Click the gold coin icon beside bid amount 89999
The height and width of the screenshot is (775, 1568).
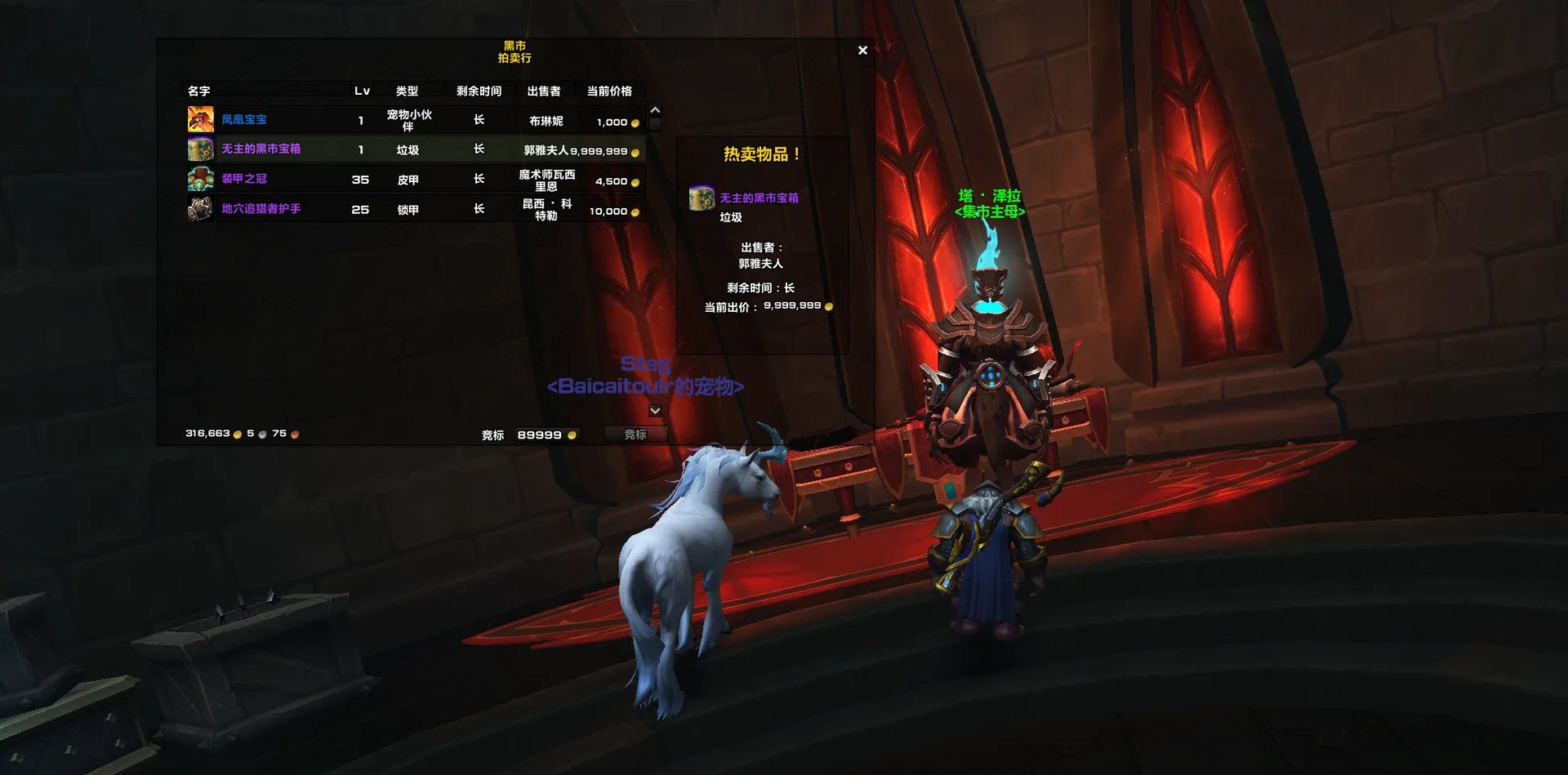coord(575,434)
